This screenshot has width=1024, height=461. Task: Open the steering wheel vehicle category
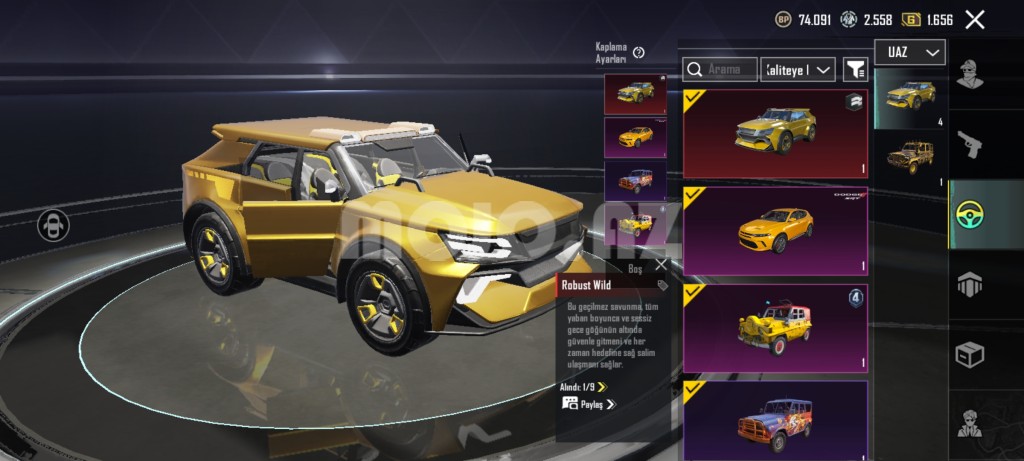point(969,215)
